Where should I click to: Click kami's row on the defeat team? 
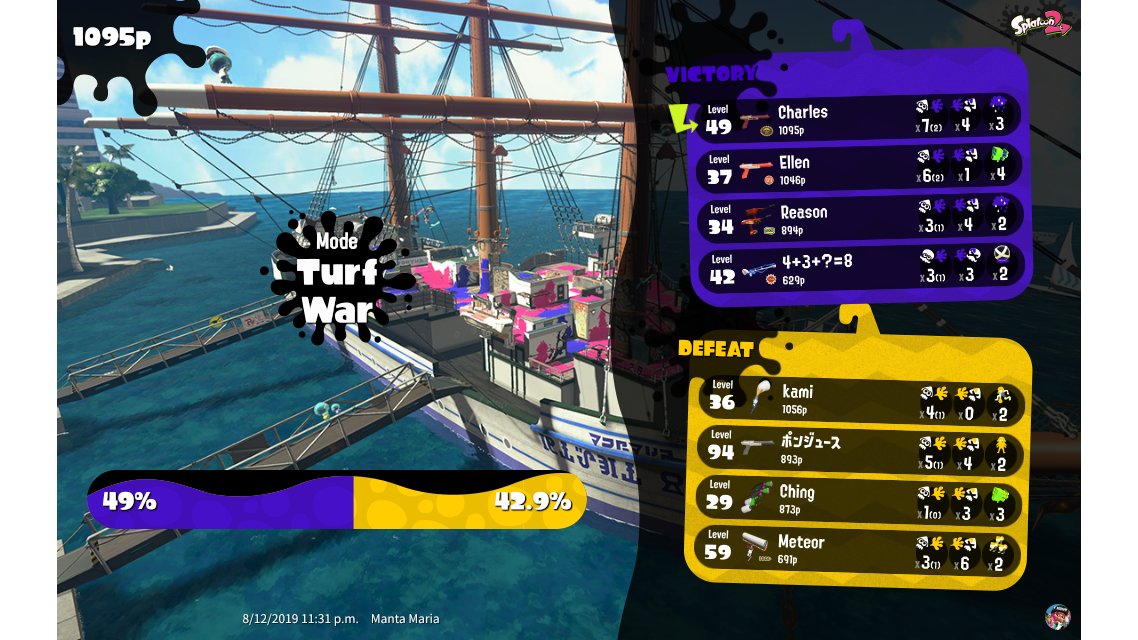coord(858,398)
